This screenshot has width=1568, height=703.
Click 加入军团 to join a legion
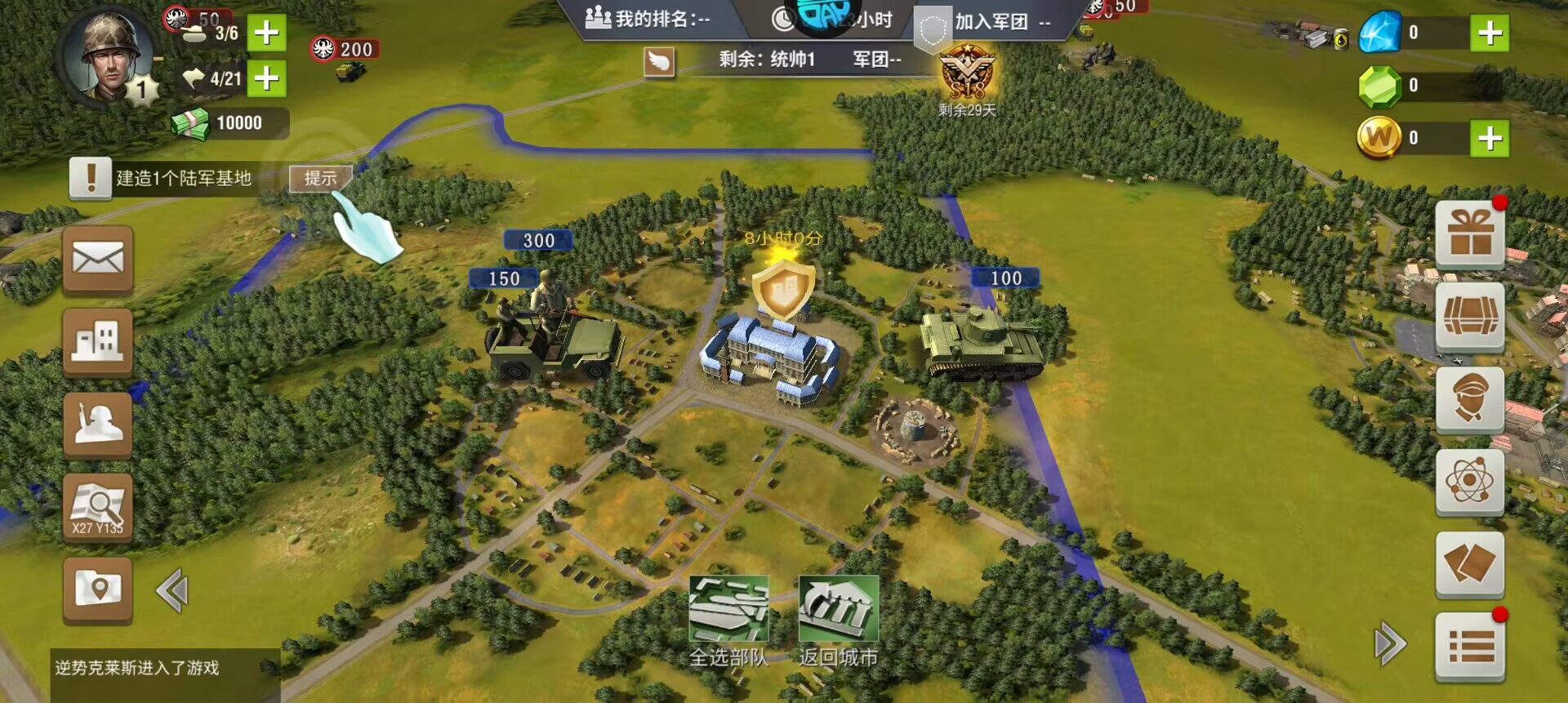(x=991, y=22)
